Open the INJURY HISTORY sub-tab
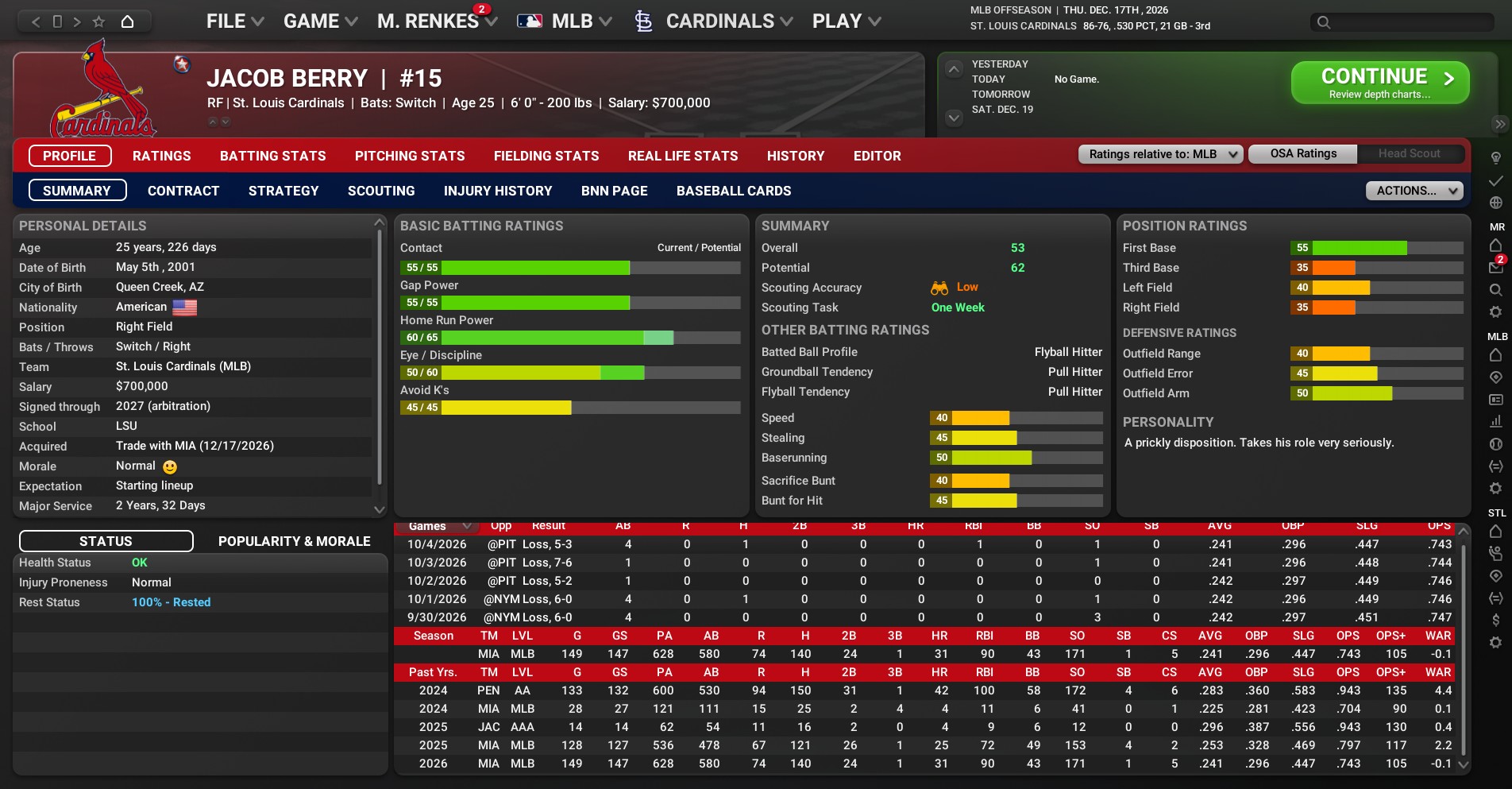1512x789 pixels. (498, 191)
